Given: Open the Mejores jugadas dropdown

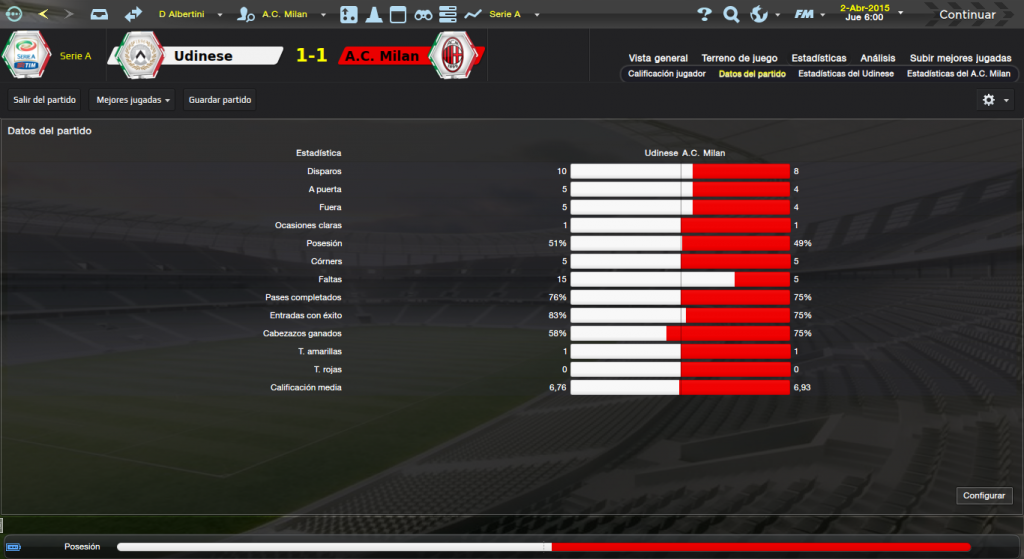Looking at the screenshot, I should [x=133, y=100].
